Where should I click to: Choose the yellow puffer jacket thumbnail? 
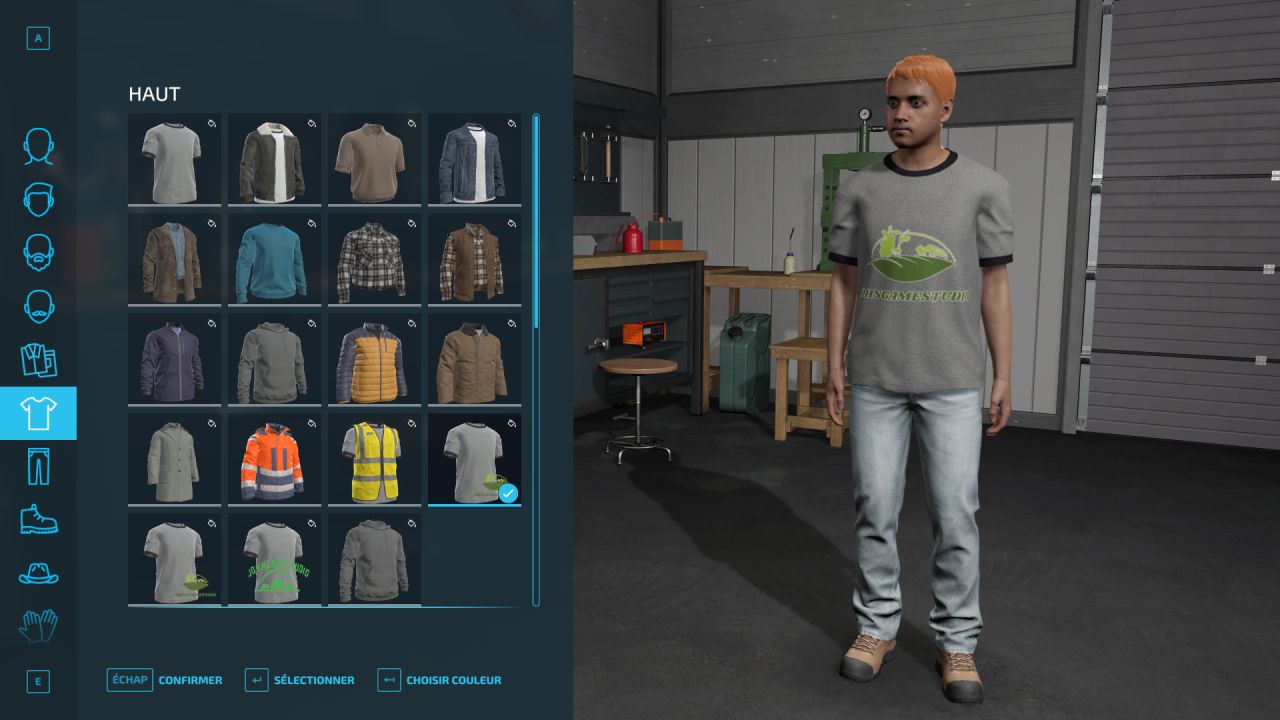coord(374,358)
